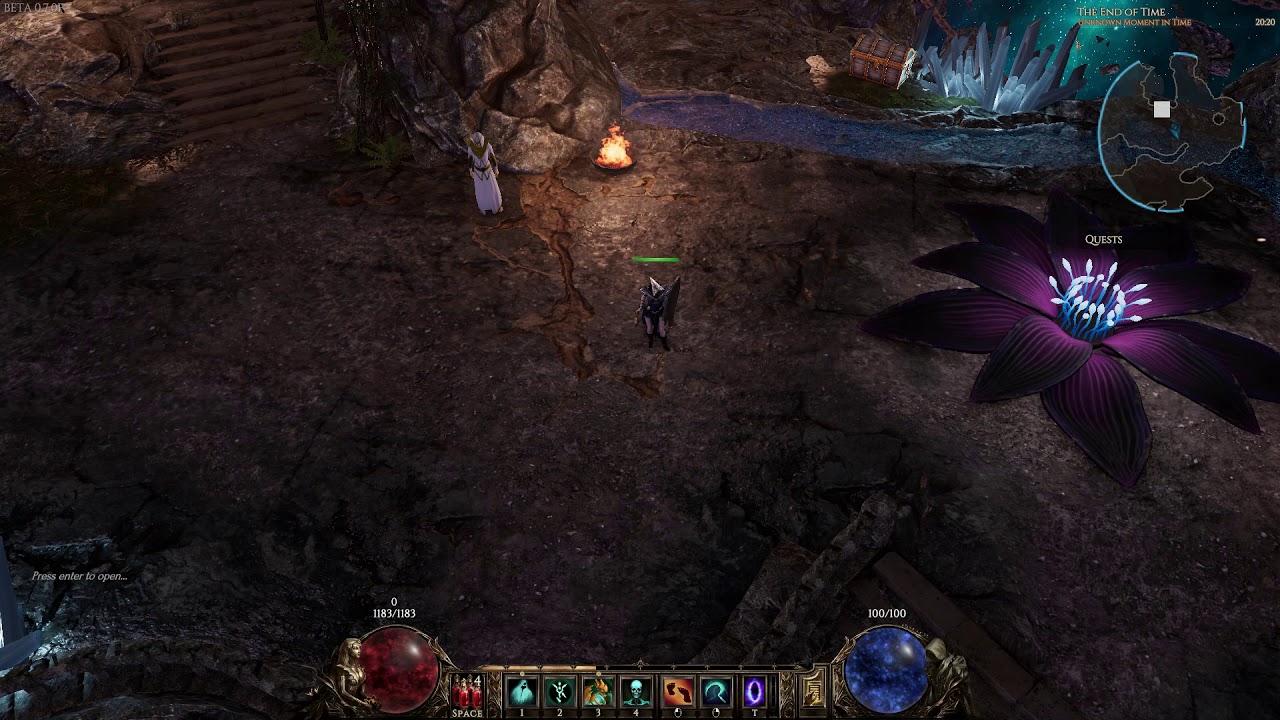Activate the teal scythe slash skill
This screenshot has width=1280, height=720.
coord(715,691)
